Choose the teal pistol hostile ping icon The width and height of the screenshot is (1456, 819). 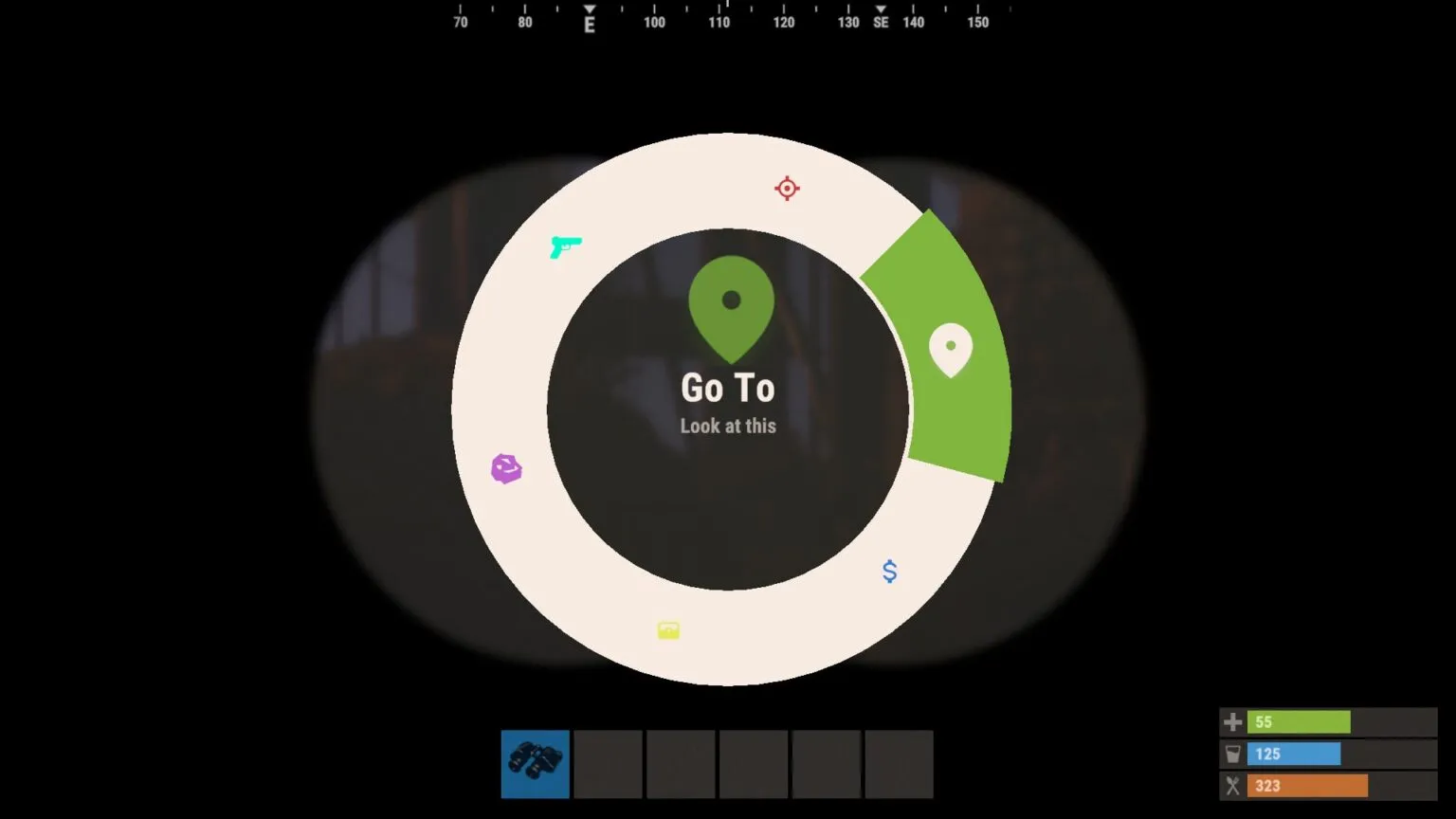(566, 246)
